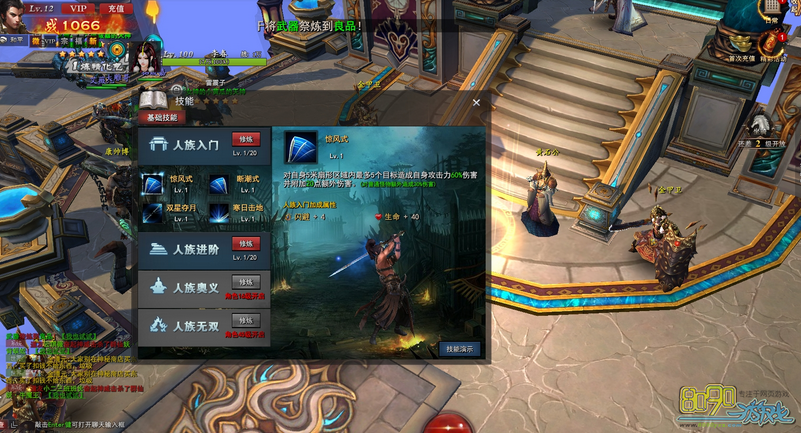Close the skills window
The image size is (801, 433).
476,101
